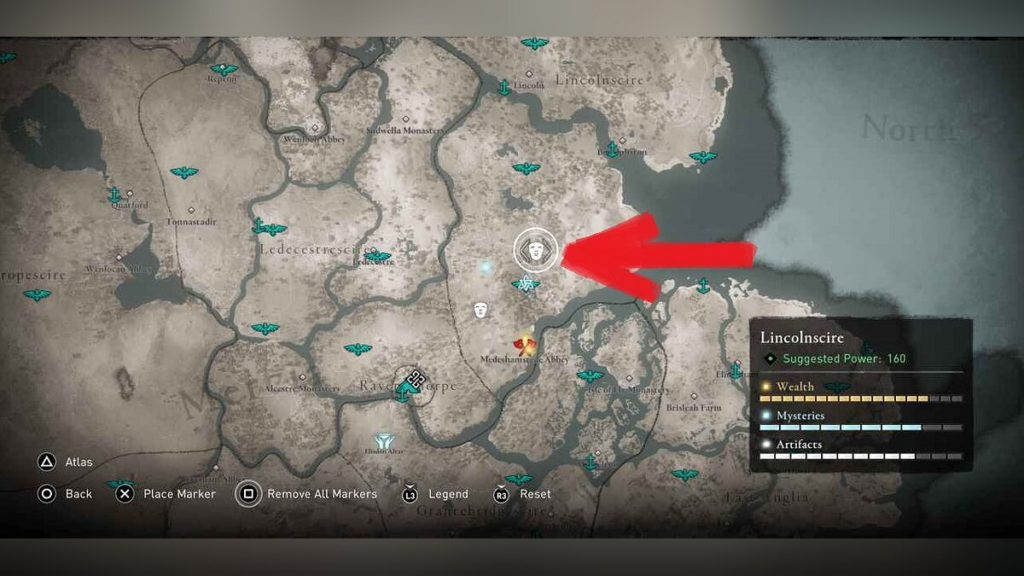Viewport: 1024px width, 576px height.
Task: Reset the map view
Action: point(501,494)
